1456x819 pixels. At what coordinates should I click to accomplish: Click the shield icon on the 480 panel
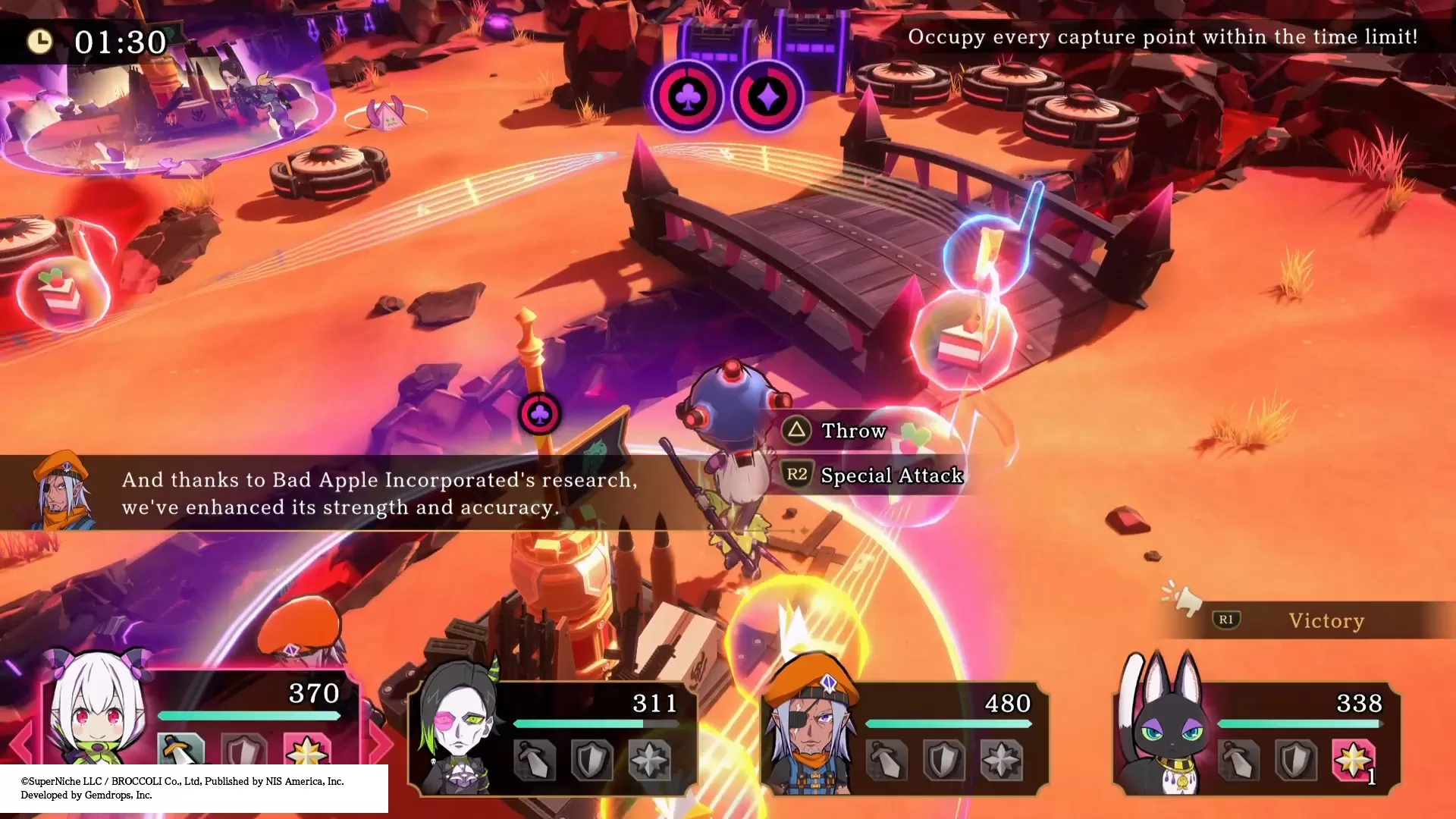point(944,760)
